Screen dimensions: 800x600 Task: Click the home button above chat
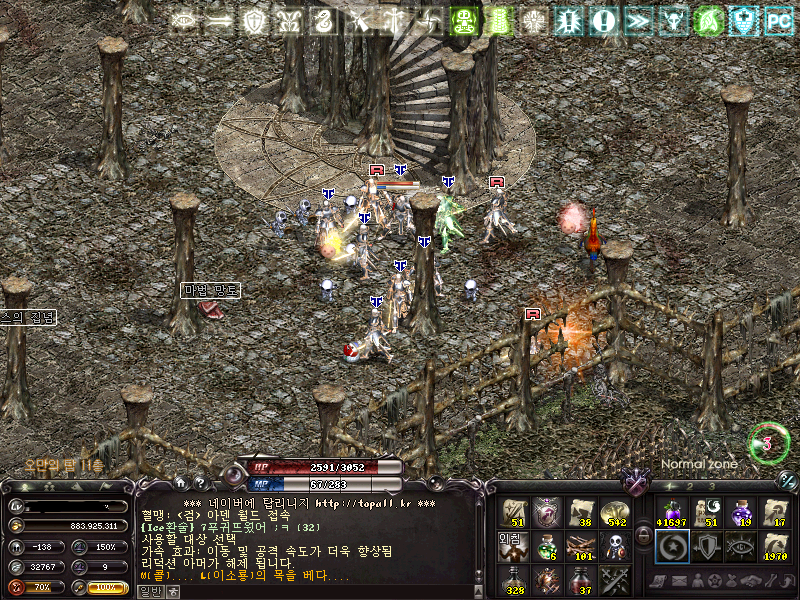(x=182, y=483)
